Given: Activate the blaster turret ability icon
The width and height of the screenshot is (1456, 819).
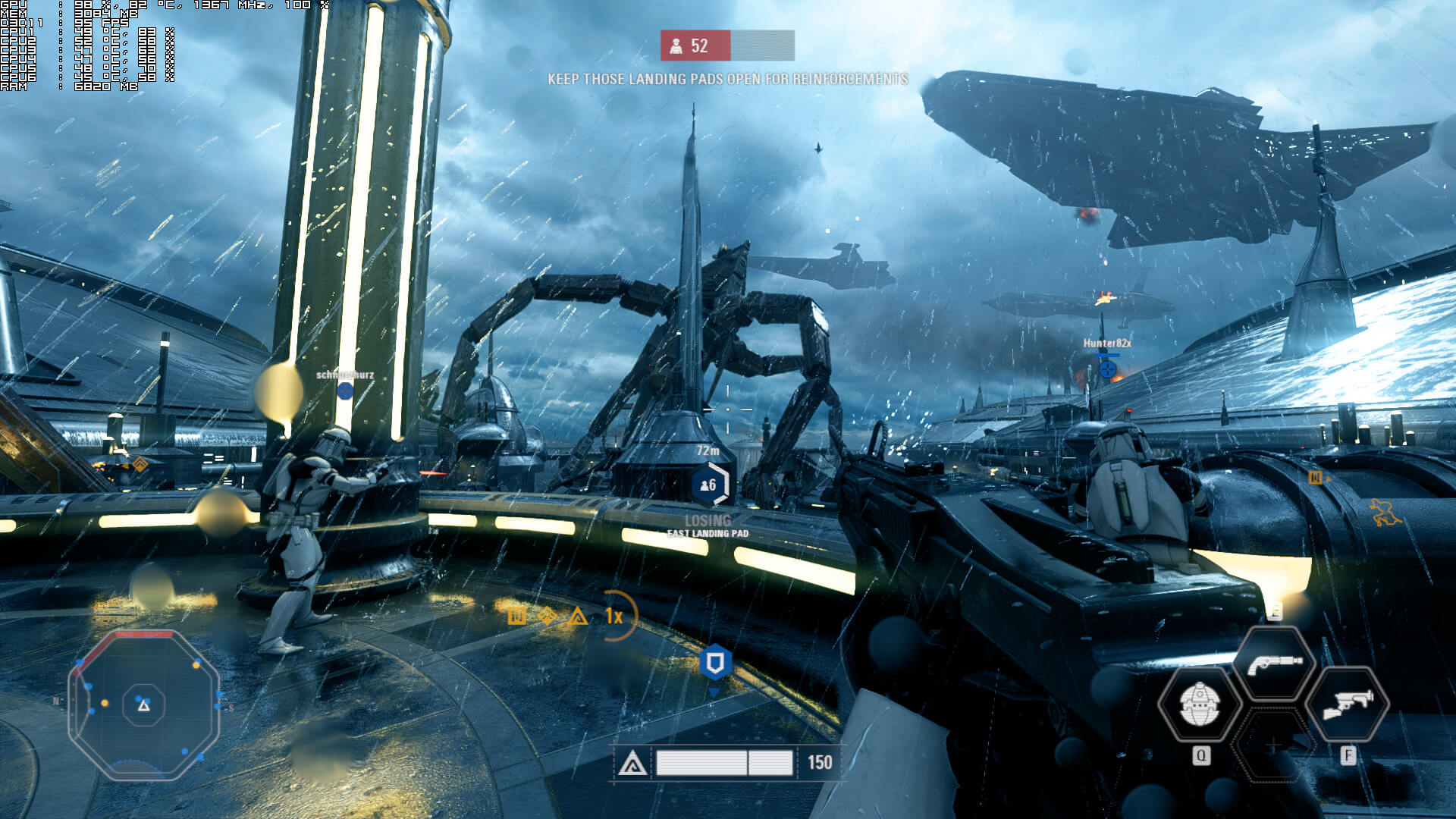Looking at the screenshot, I should coord(1348,704).
